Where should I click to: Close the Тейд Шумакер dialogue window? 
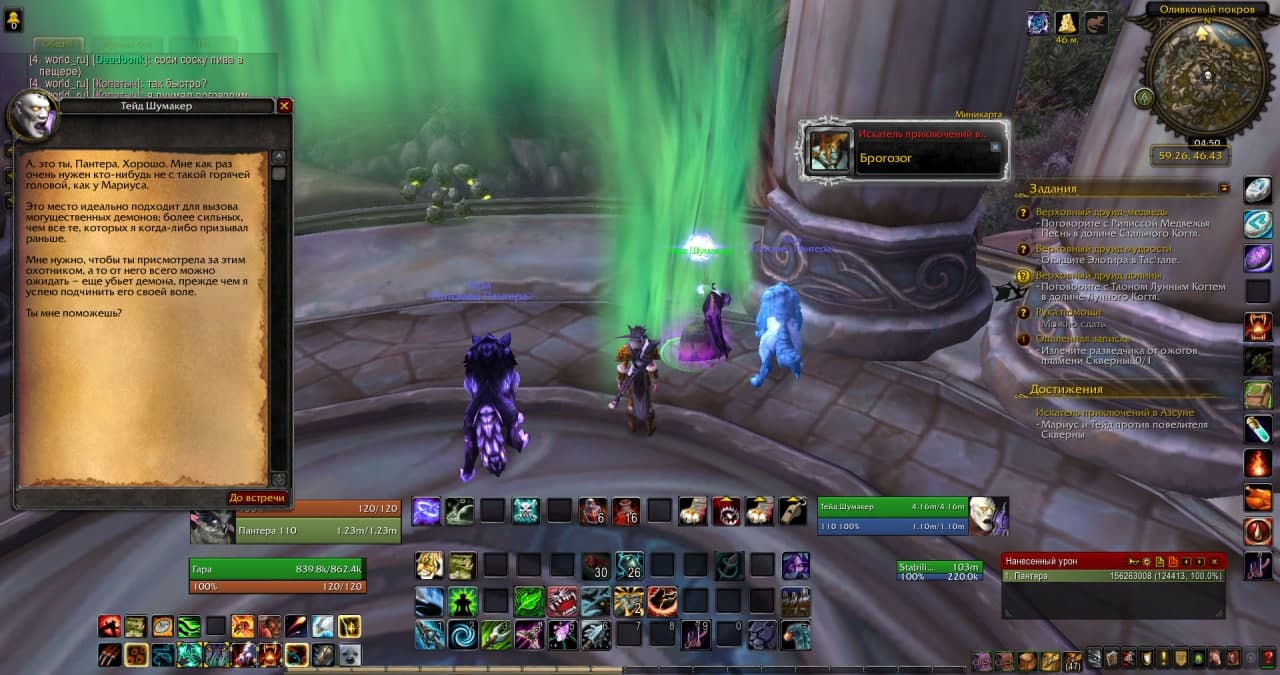tap(284, 105)
